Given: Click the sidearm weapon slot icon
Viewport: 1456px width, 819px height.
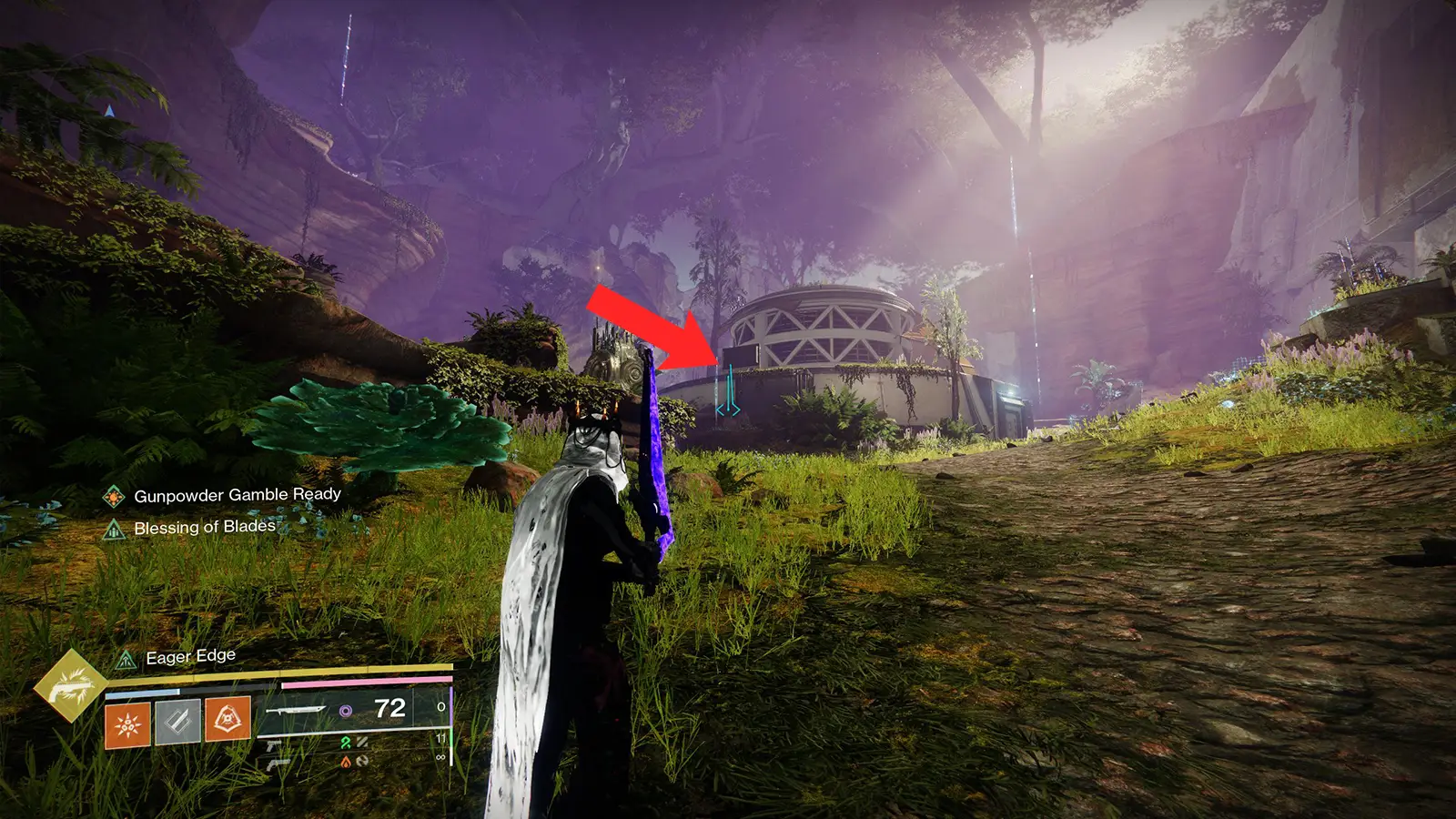Looking at the screenshot, I should (272, 745).
